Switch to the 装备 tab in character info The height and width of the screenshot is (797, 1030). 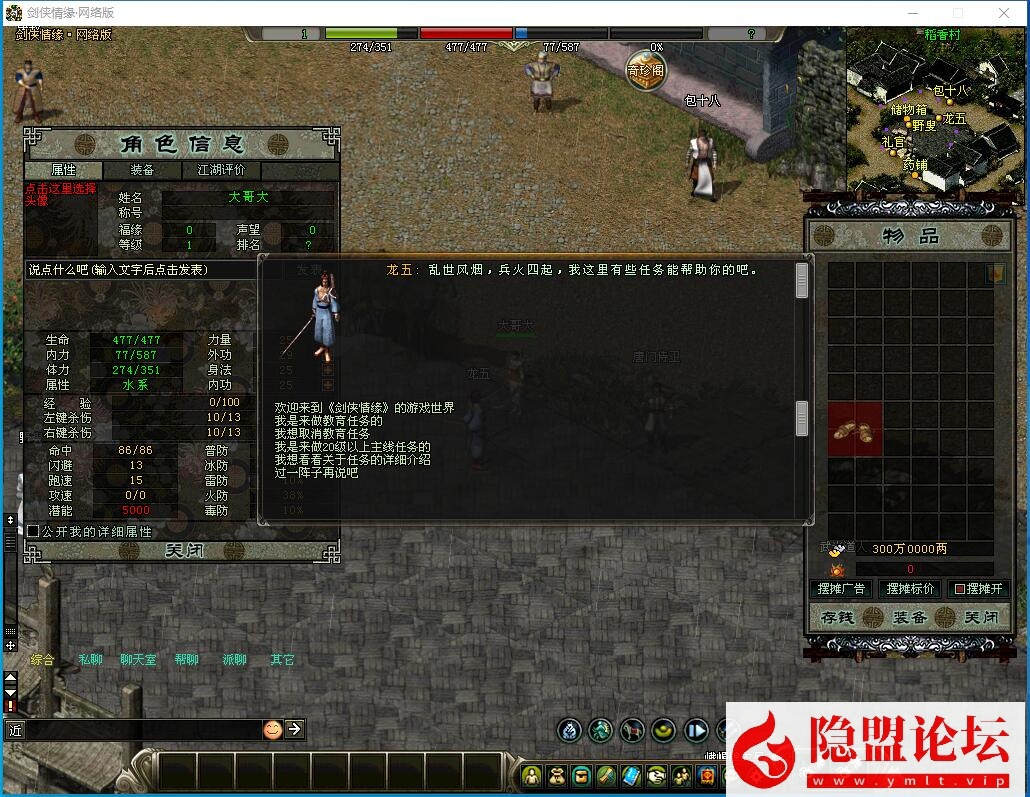pos(142,170)
